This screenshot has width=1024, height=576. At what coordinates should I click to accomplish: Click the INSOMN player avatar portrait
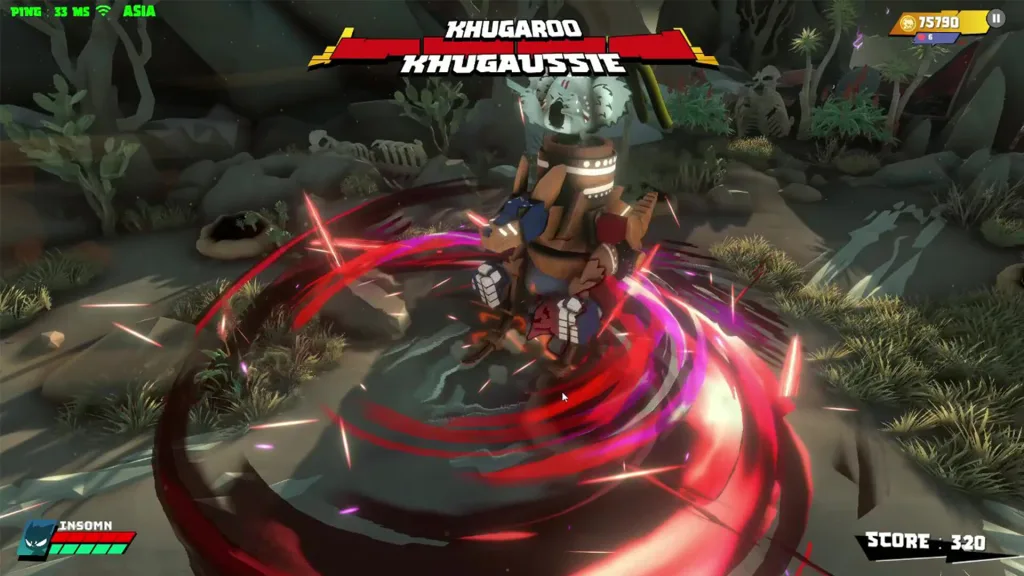[36, 538]
